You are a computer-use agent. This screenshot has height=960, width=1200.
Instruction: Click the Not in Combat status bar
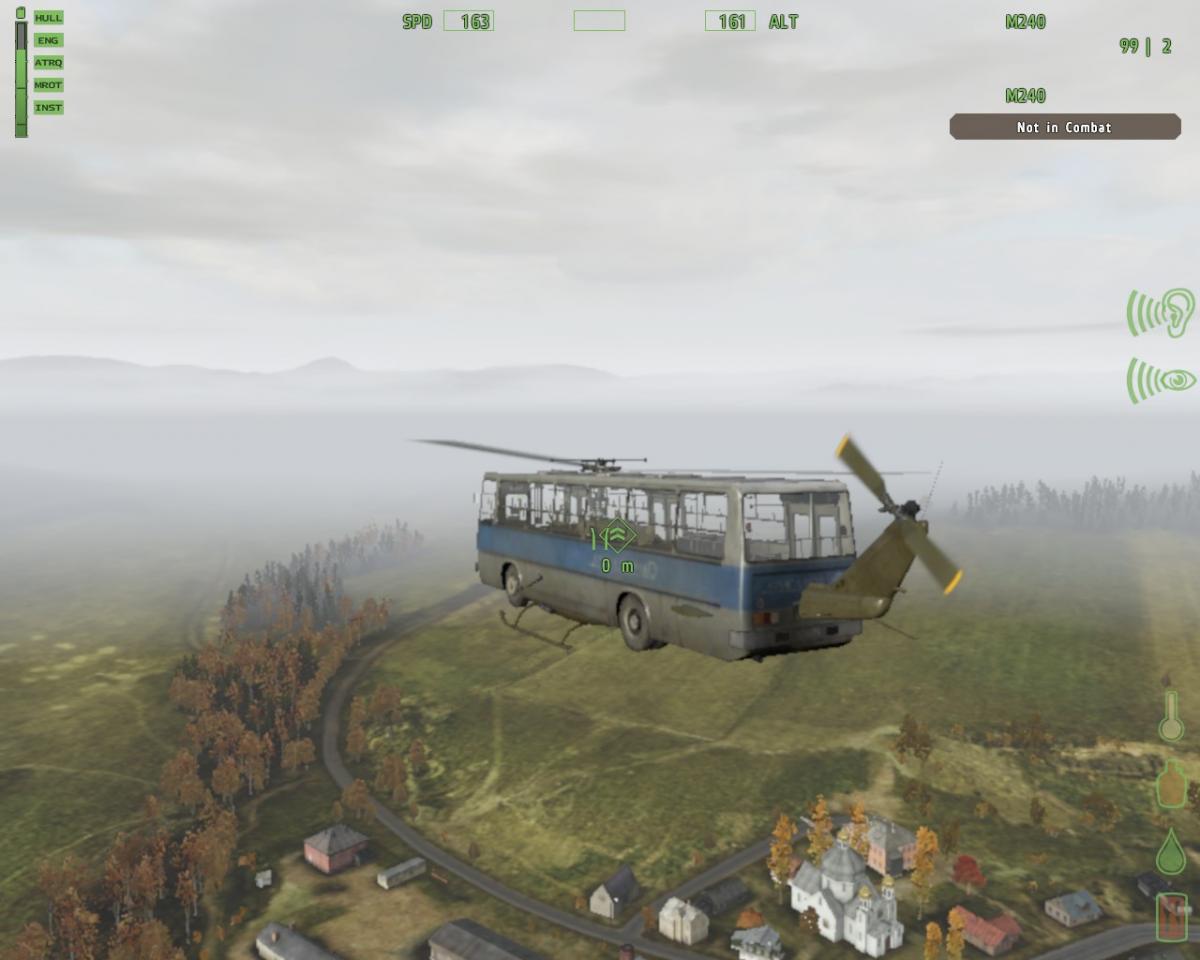click(1064, 127)
